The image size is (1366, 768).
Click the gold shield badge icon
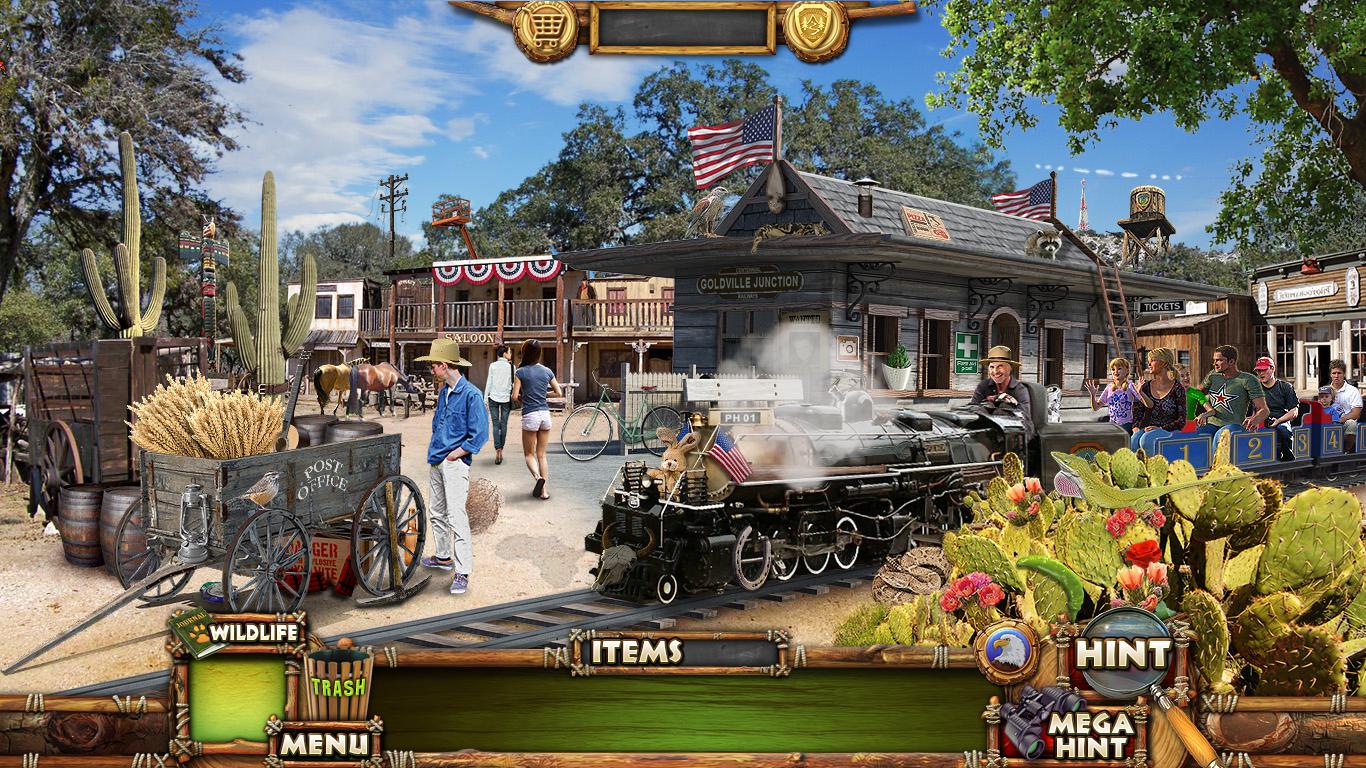[x=815, y=29]
